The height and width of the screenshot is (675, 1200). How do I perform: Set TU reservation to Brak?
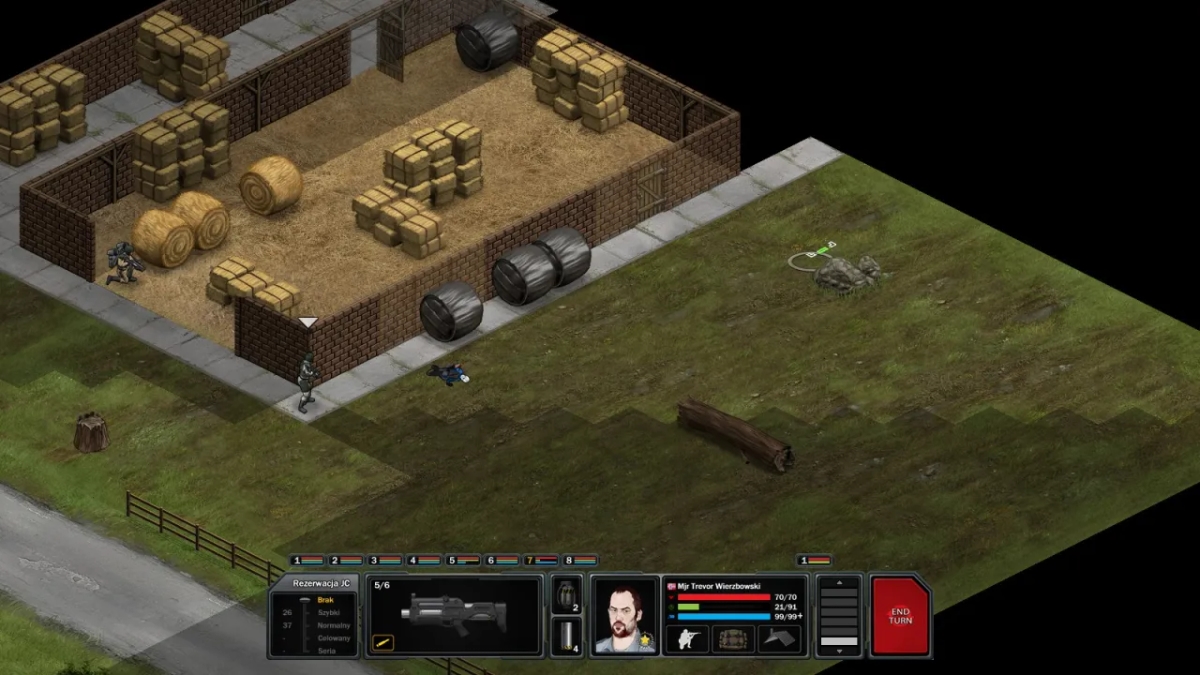[x=326, y=600]
